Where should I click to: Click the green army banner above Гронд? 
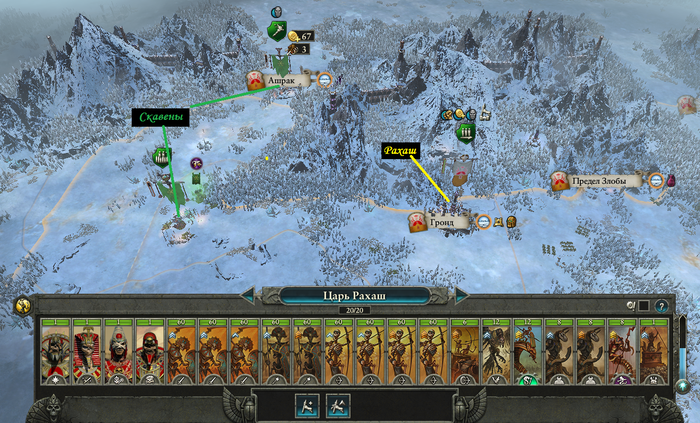tap(465, 133)
